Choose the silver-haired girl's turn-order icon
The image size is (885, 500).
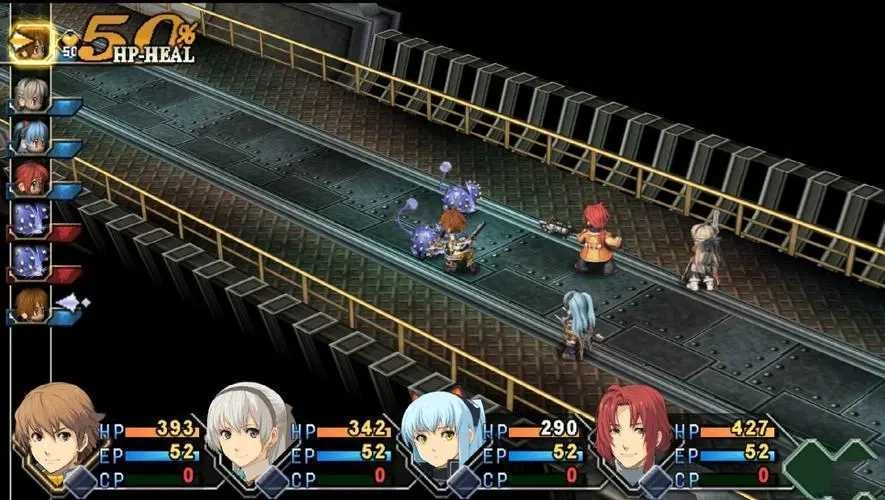[31, 95]
